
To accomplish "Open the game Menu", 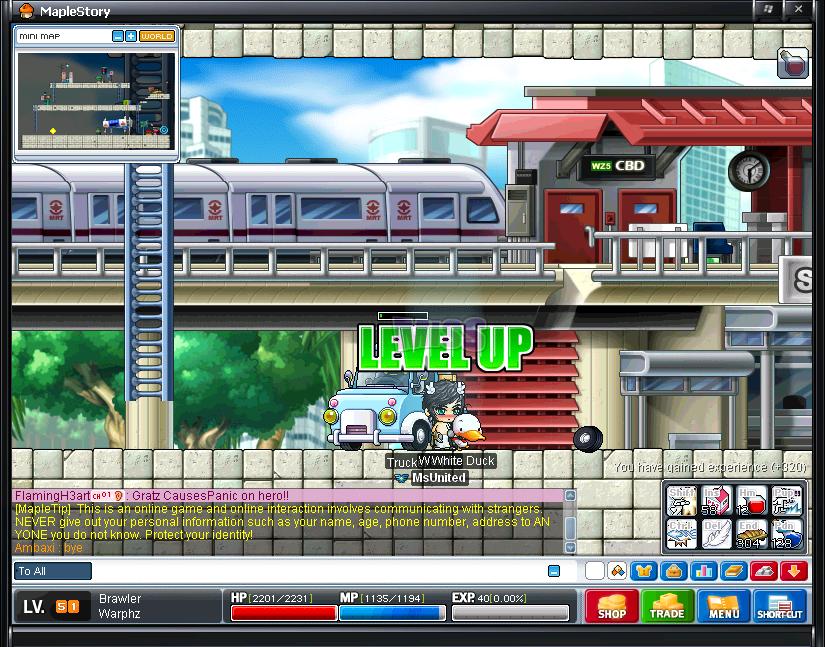I will pyautogui.click(x=724, y=606).
